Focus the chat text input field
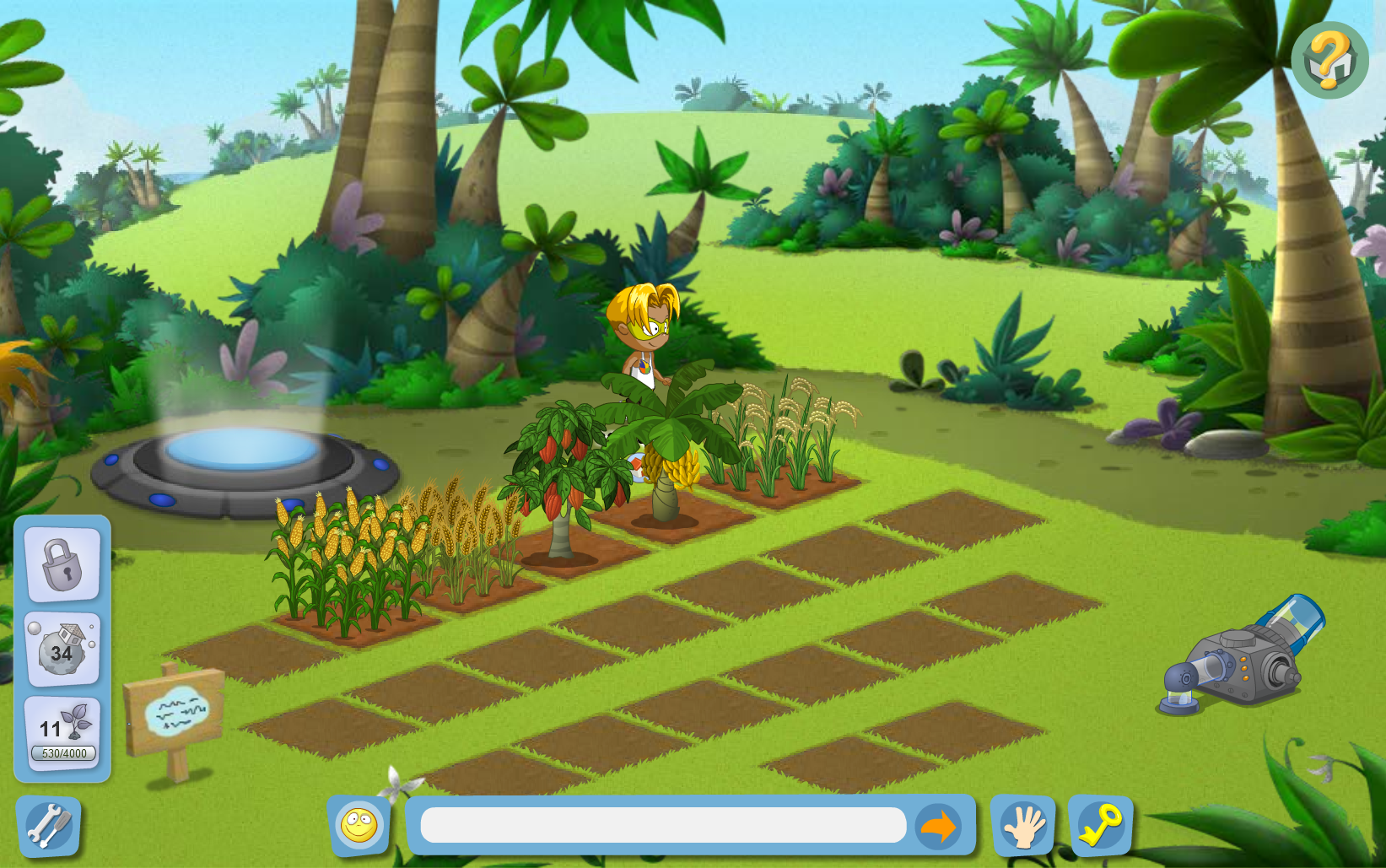 (x=663, y=825)
